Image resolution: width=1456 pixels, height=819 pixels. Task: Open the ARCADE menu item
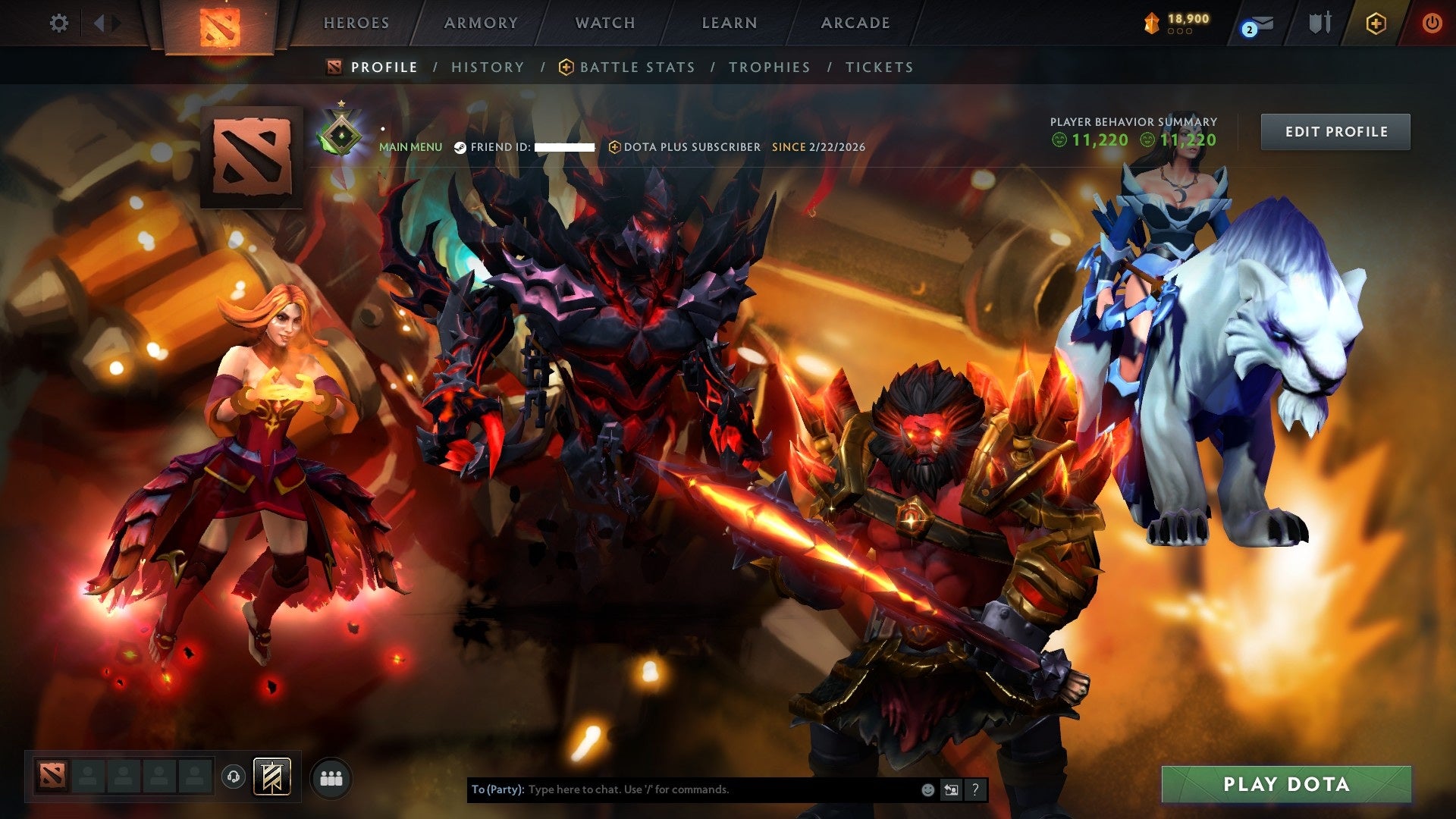coord(854,23)
